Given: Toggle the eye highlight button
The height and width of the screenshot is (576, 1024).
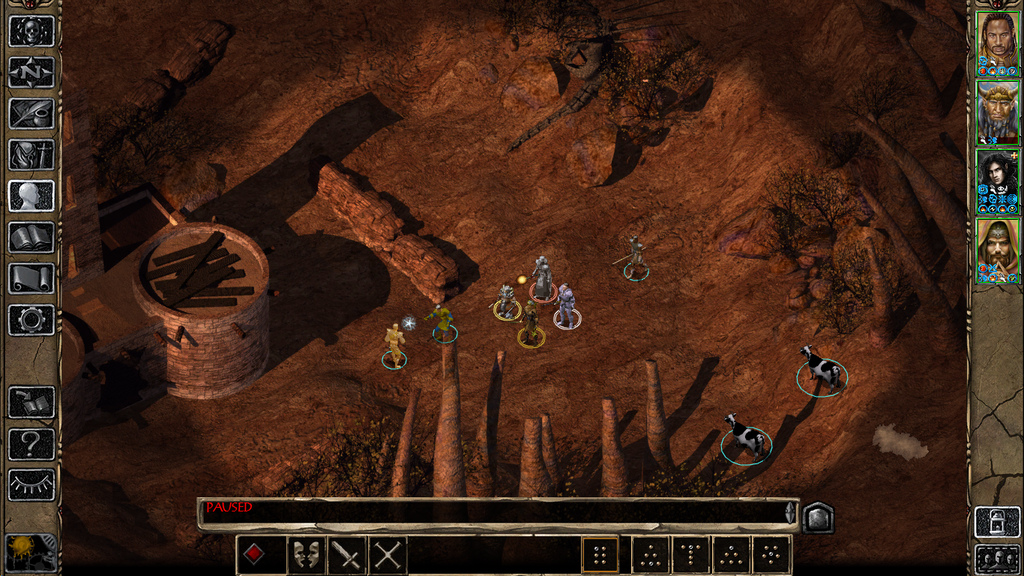Looking at the screenshot, I should point(31,484).
